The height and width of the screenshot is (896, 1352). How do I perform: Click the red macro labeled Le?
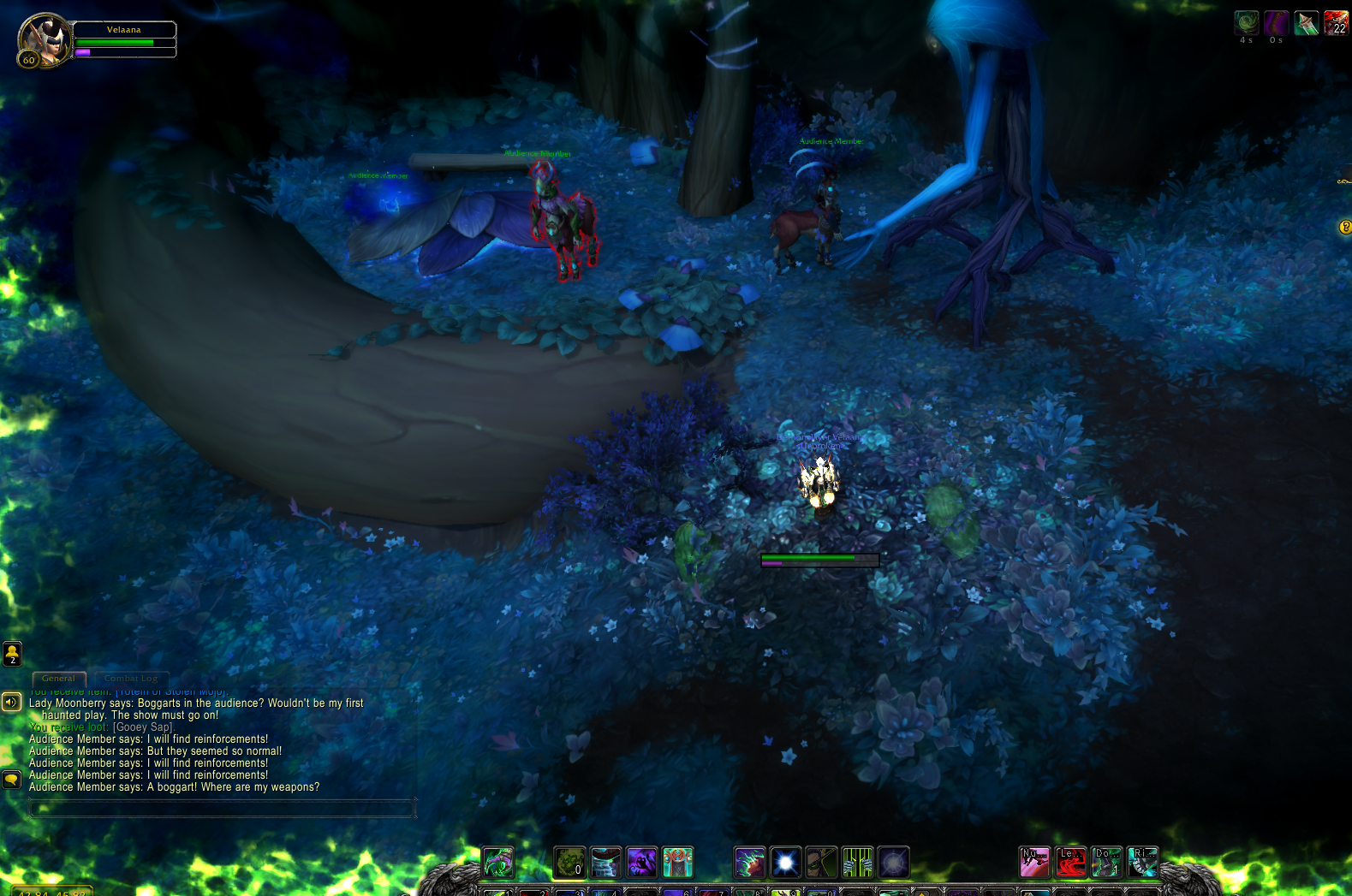click(x=1070, y=863)
